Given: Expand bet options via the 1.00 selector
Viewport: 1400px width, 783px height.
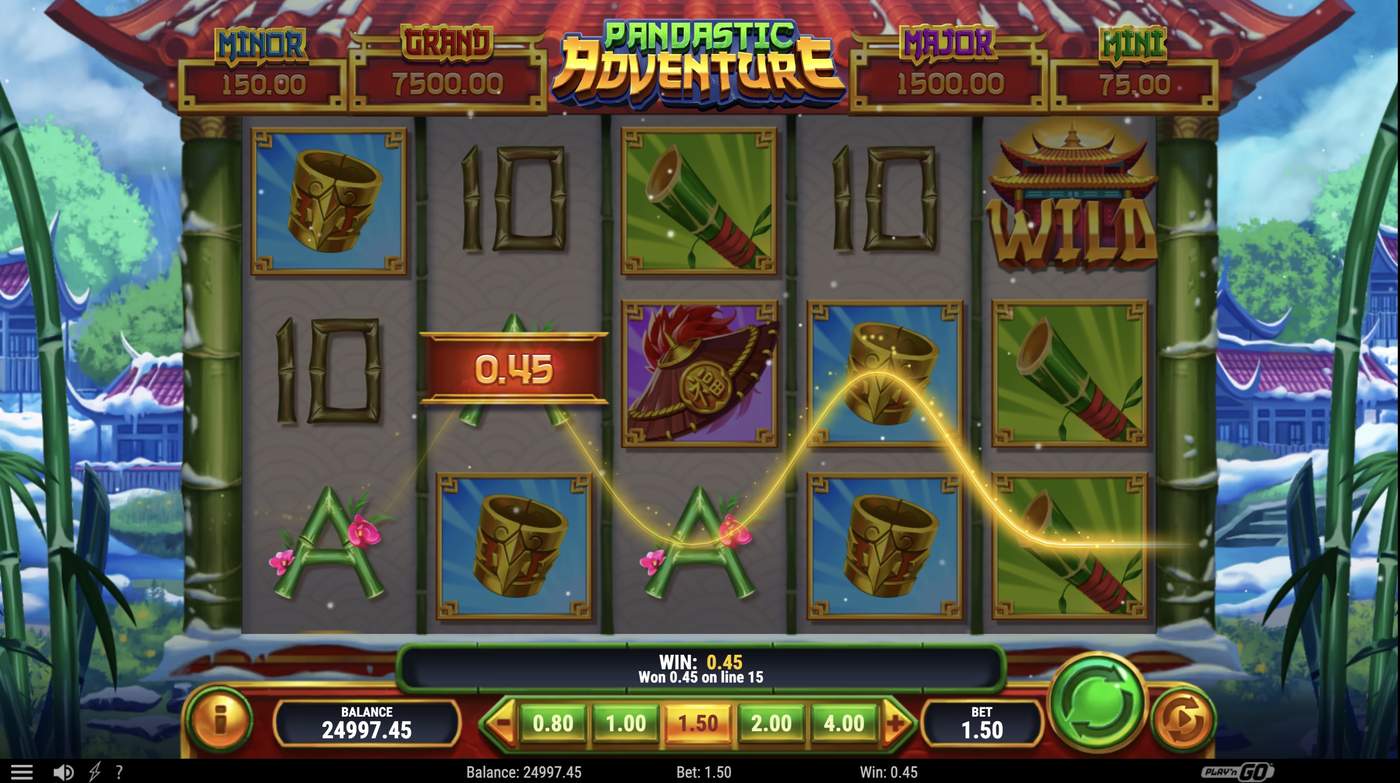Looking at the screenshot, I should click(x=625, y=720).
